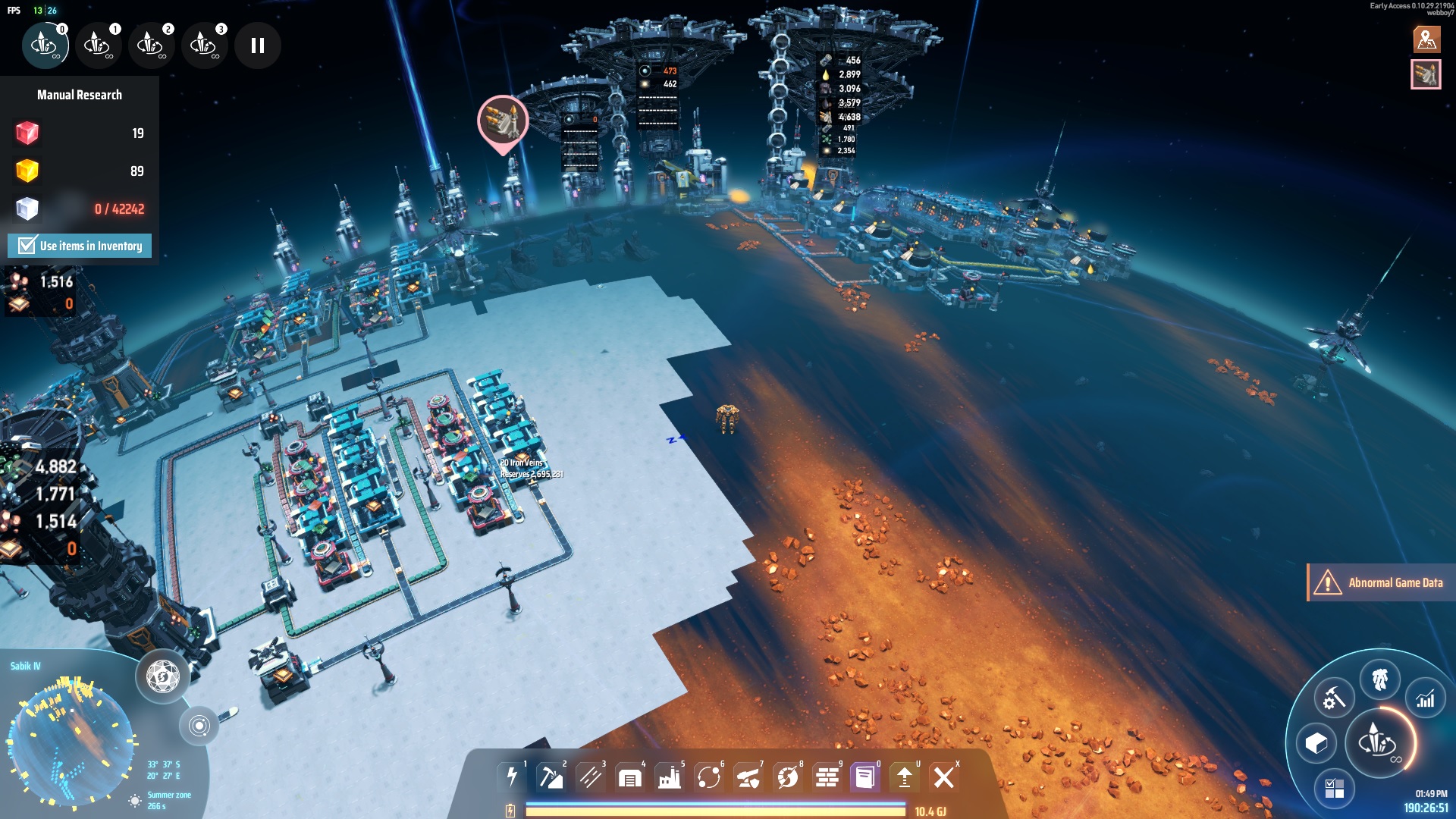Open the hammer and gear replicator
Image resolution: width=1456 pixels, height=819 pixels.
click(1334, 698)
